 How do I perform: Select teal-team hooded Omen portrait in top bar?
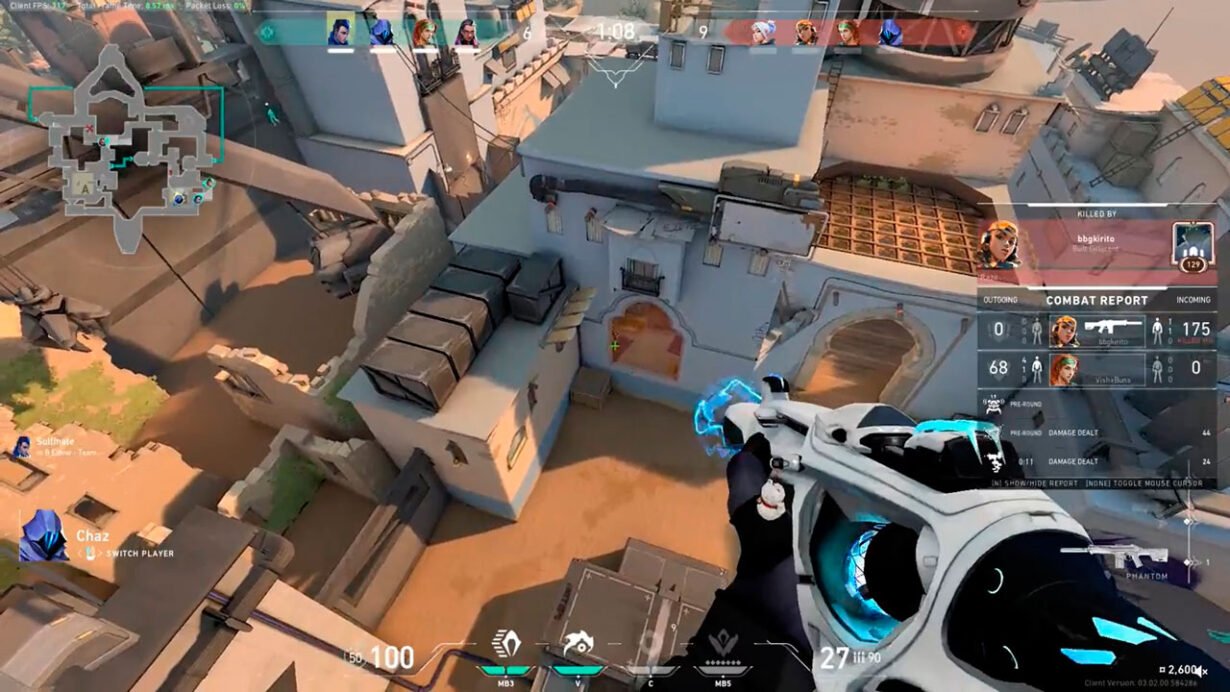(x=381, y=32)
